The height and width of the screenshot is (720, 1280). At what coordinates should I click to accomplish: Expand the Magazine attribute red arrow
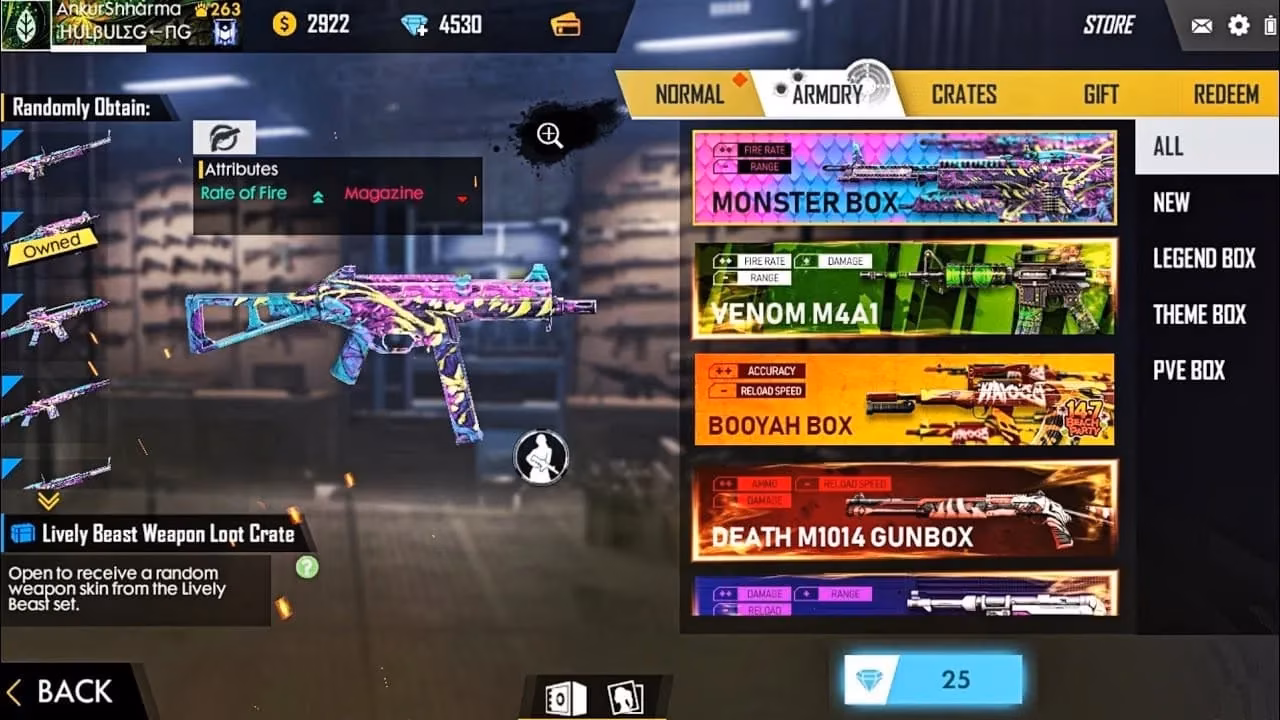[461, 199]
